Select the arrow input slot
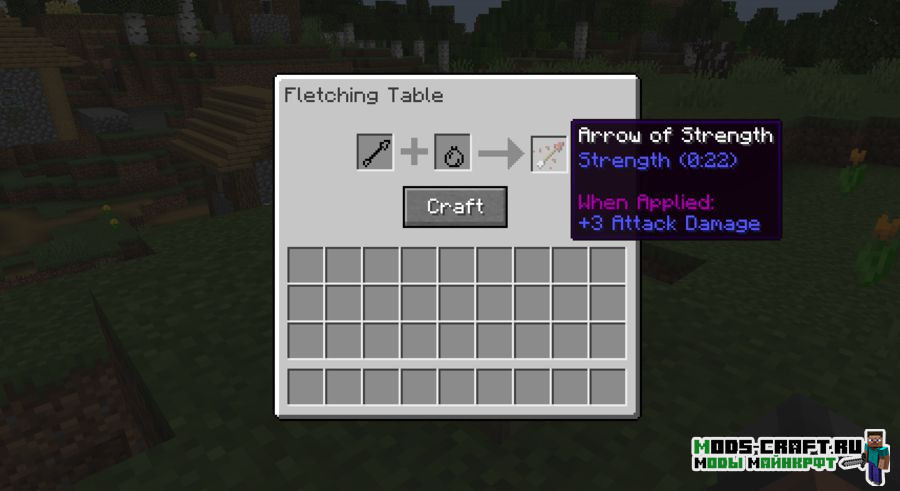 [375, 153]
